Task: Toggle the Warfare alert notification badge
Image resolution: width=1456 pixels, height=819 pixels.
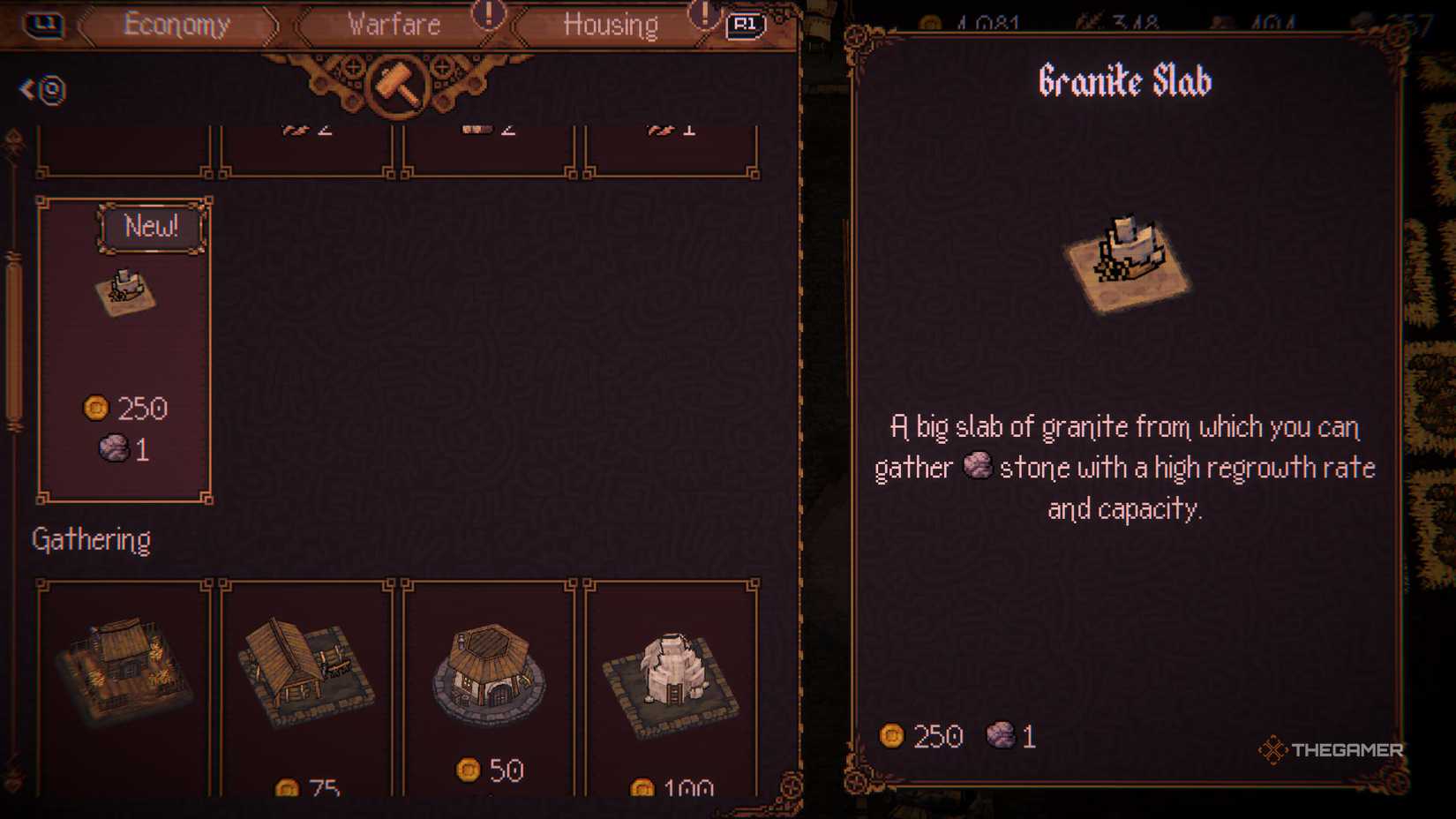Action: [x=488, y=16]
